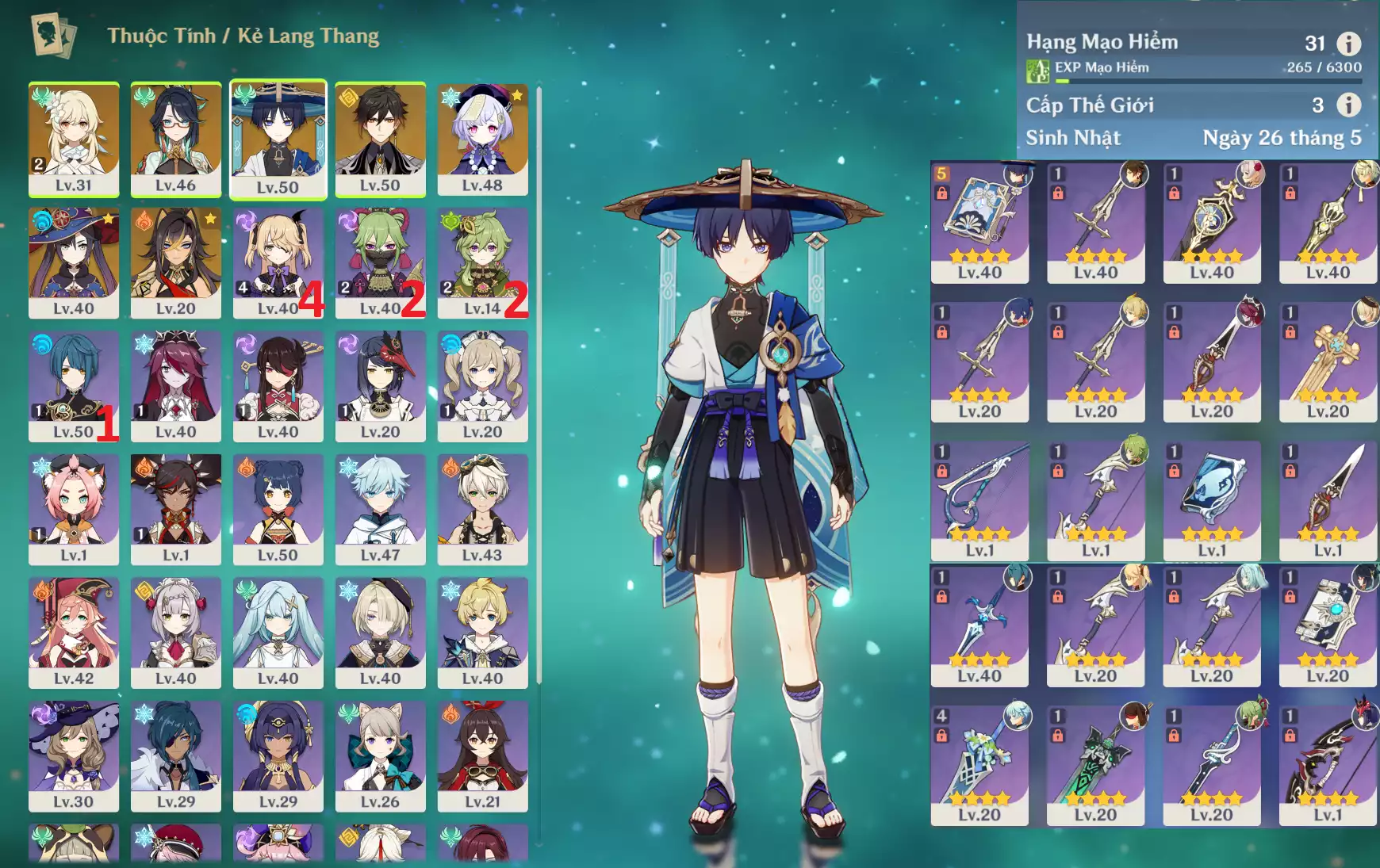1380x868 pixels.
Task: Select the Wanderer portrait with the blue hat
Action: [278, 138]
